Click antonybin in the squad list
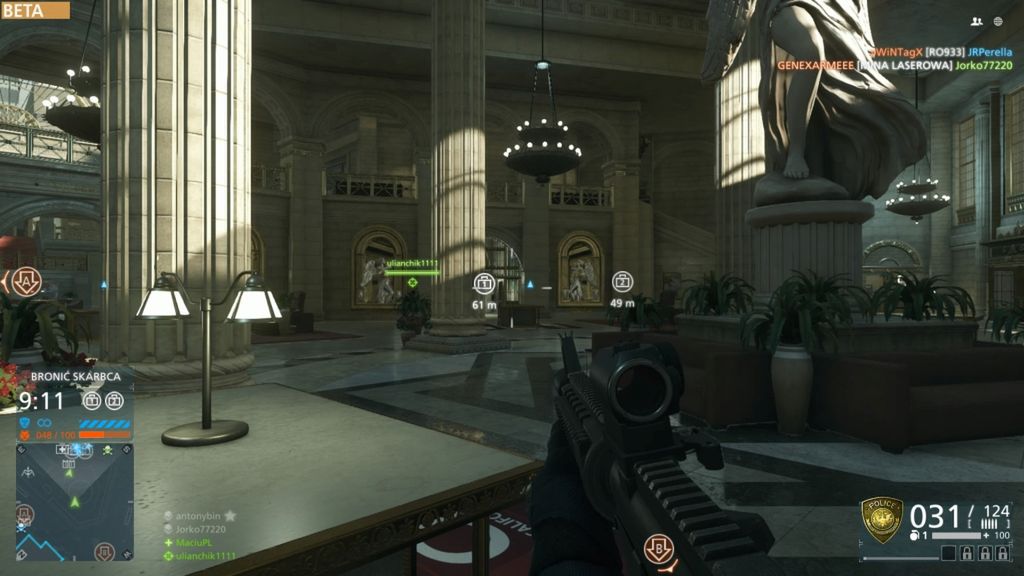Viewport: 1024px width, 576px height. pyautogui.click(x=199, y=516)
